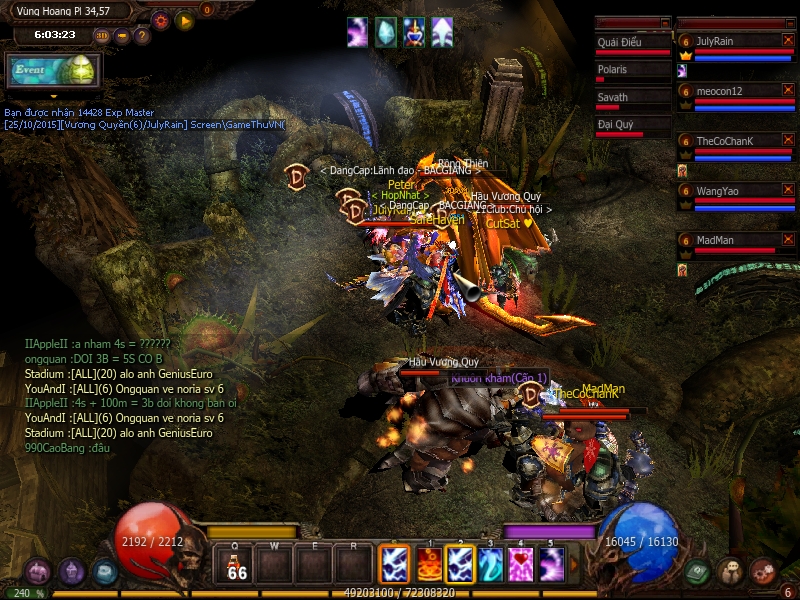Toggle the 3D camera button
Image resolution: width=800 pixels, height=600 pixels.
pos(102,36)
